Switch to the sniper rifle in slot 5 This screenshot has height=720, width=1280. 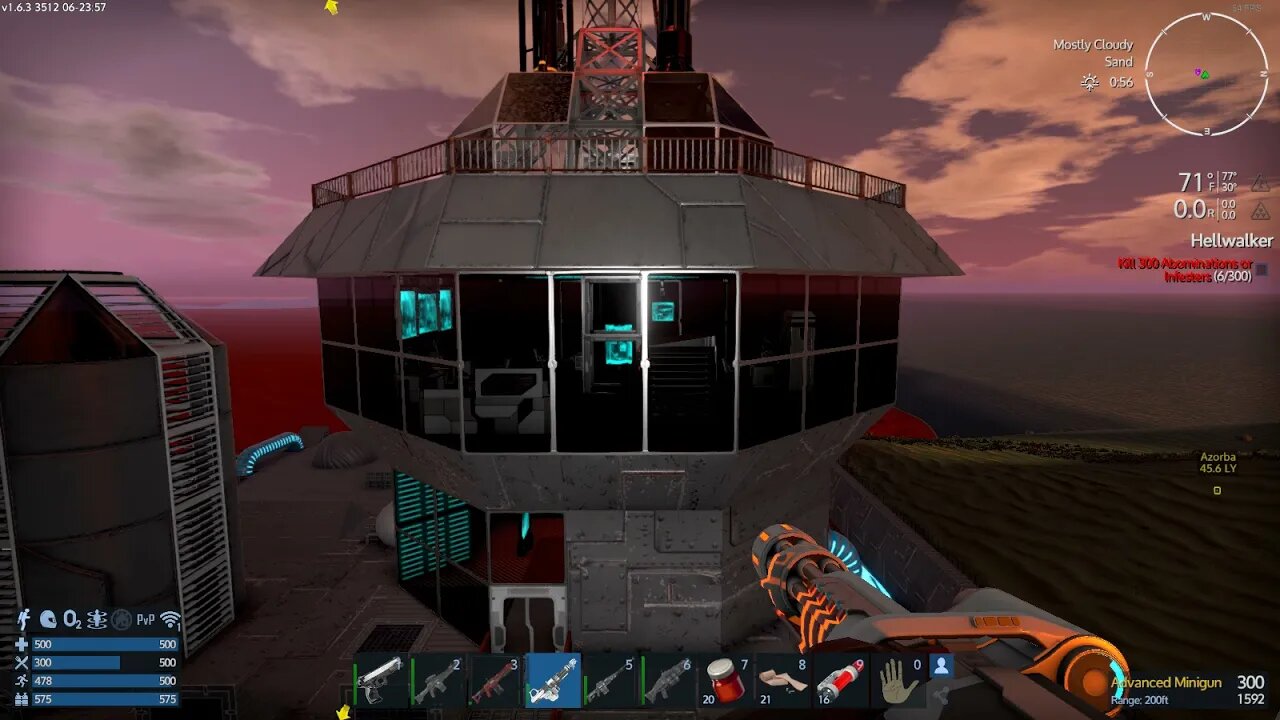(611, 681)
